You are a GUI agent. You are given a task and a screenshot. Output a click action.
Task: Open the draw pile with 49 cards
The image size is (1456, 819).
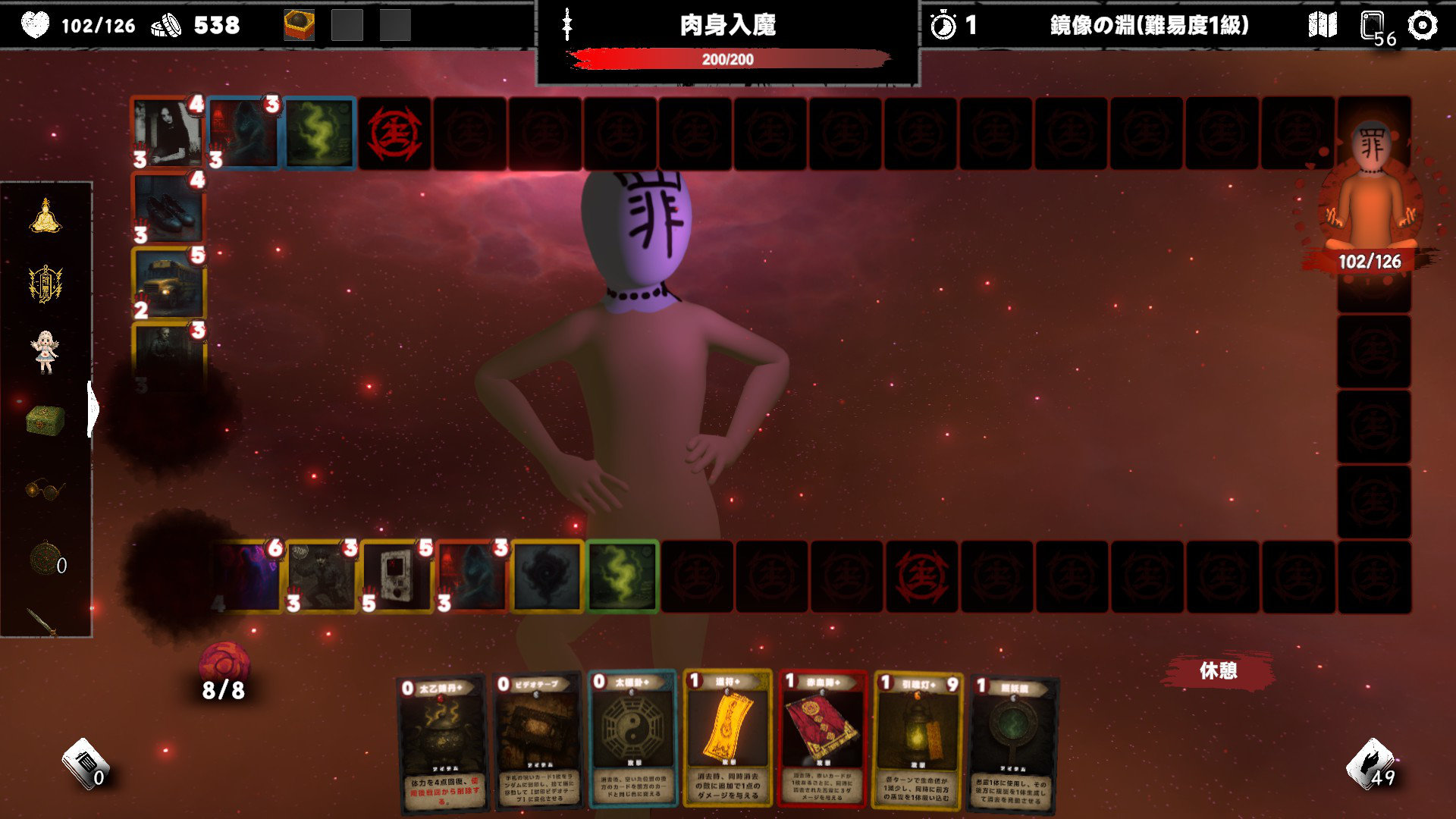[1370, 764]
